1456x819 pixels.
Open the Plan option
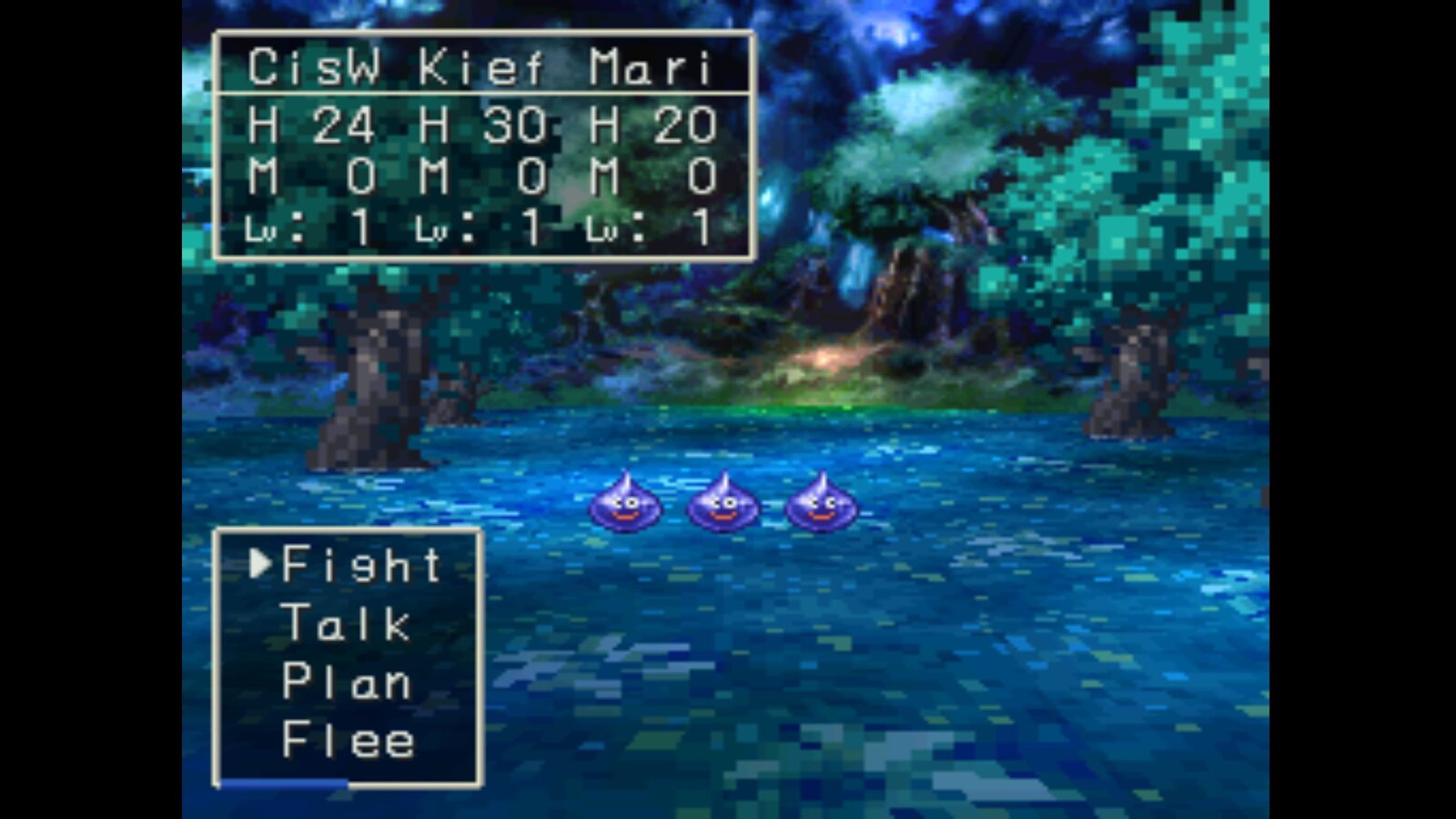coord(346,682)
